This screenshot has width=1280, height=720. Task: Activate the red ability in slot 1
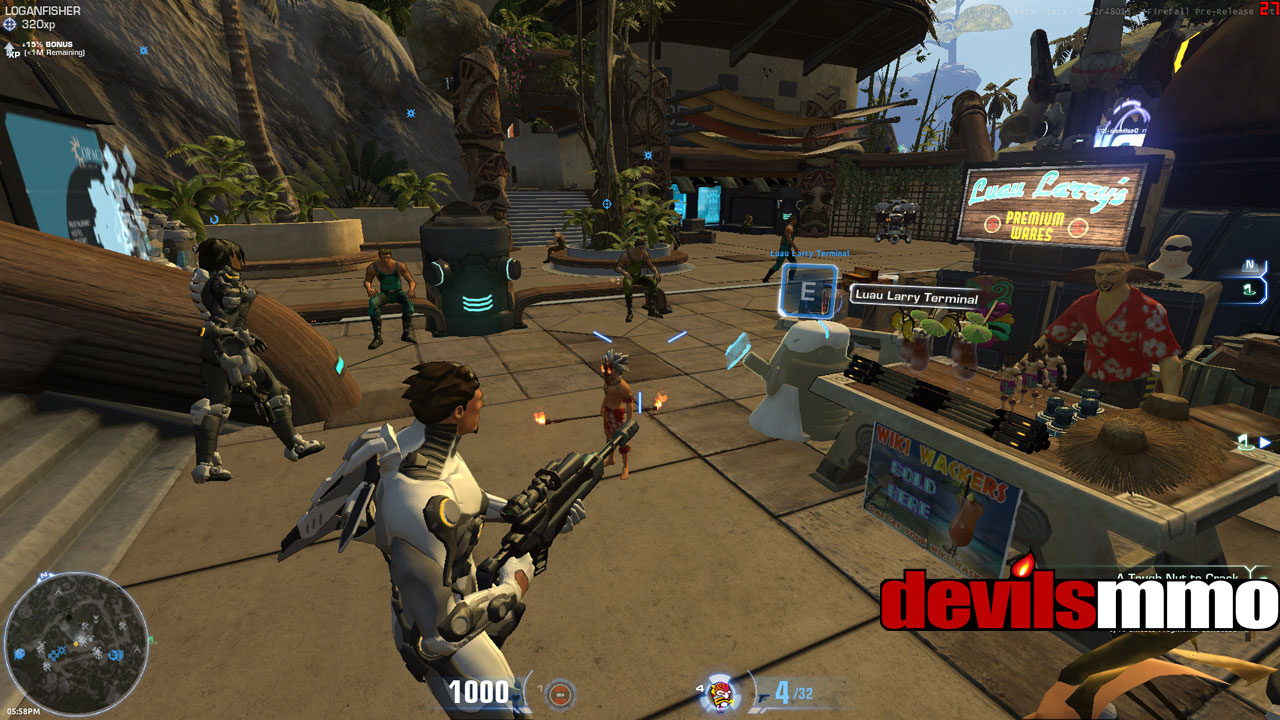pyautogui.click(x=561, y=692)
